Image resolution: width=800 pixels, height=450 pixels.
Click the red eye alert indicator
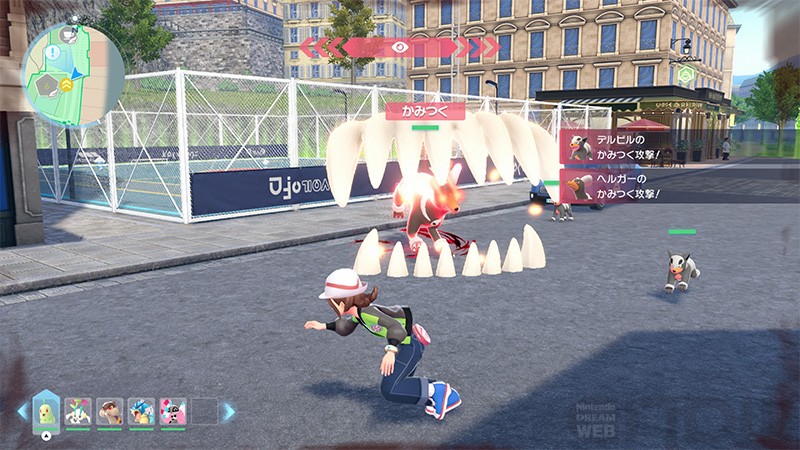point(399,47)
